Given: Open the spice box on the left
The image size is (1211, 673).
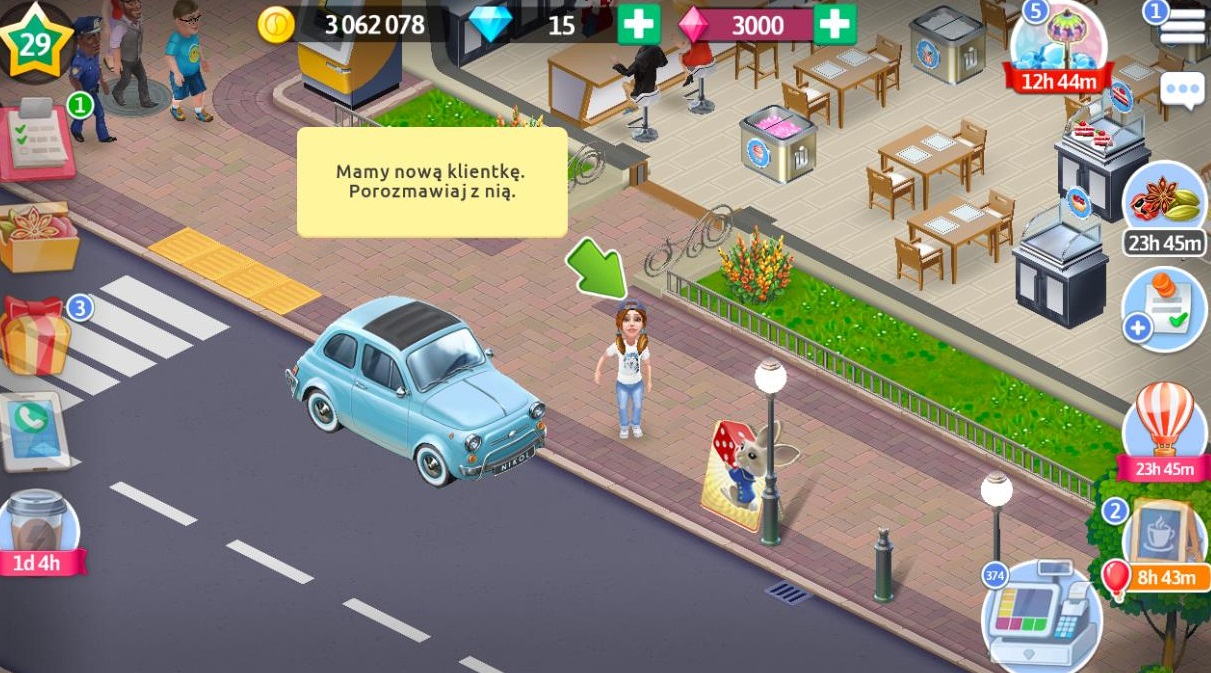Looking at the screenshot, I should tap(38, 236).
